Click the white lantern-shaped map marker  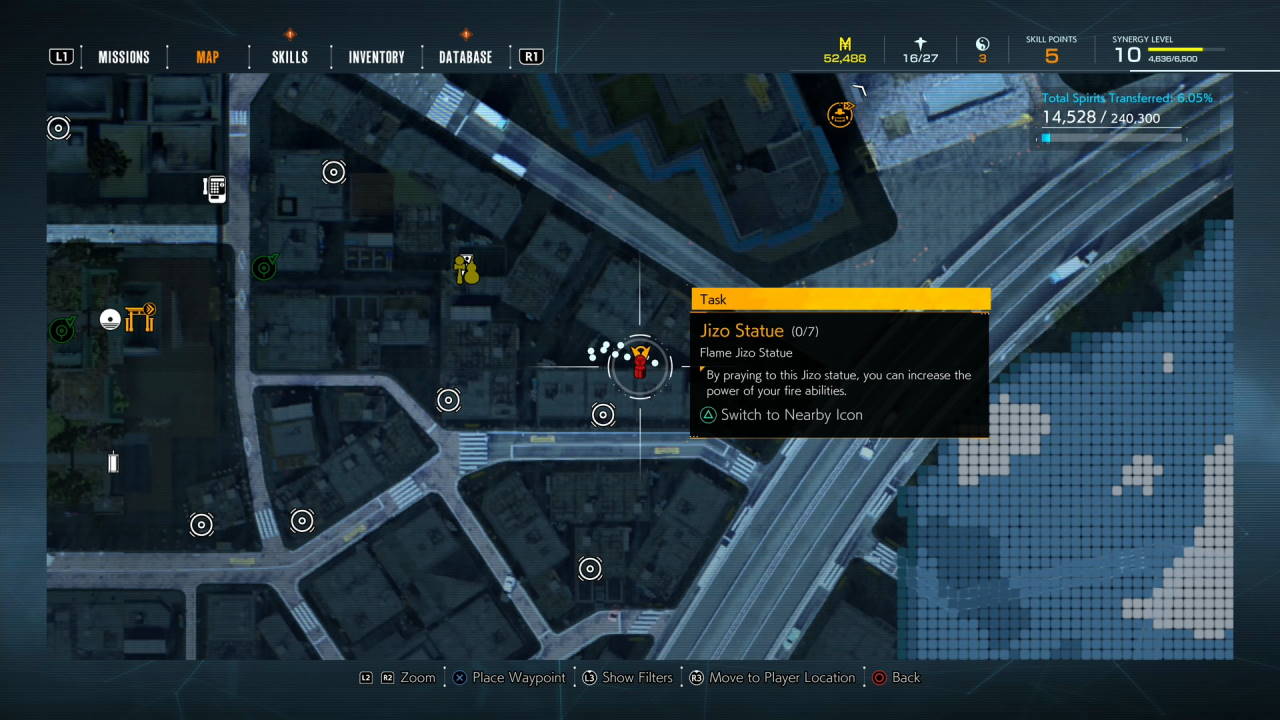click(113, 462)
